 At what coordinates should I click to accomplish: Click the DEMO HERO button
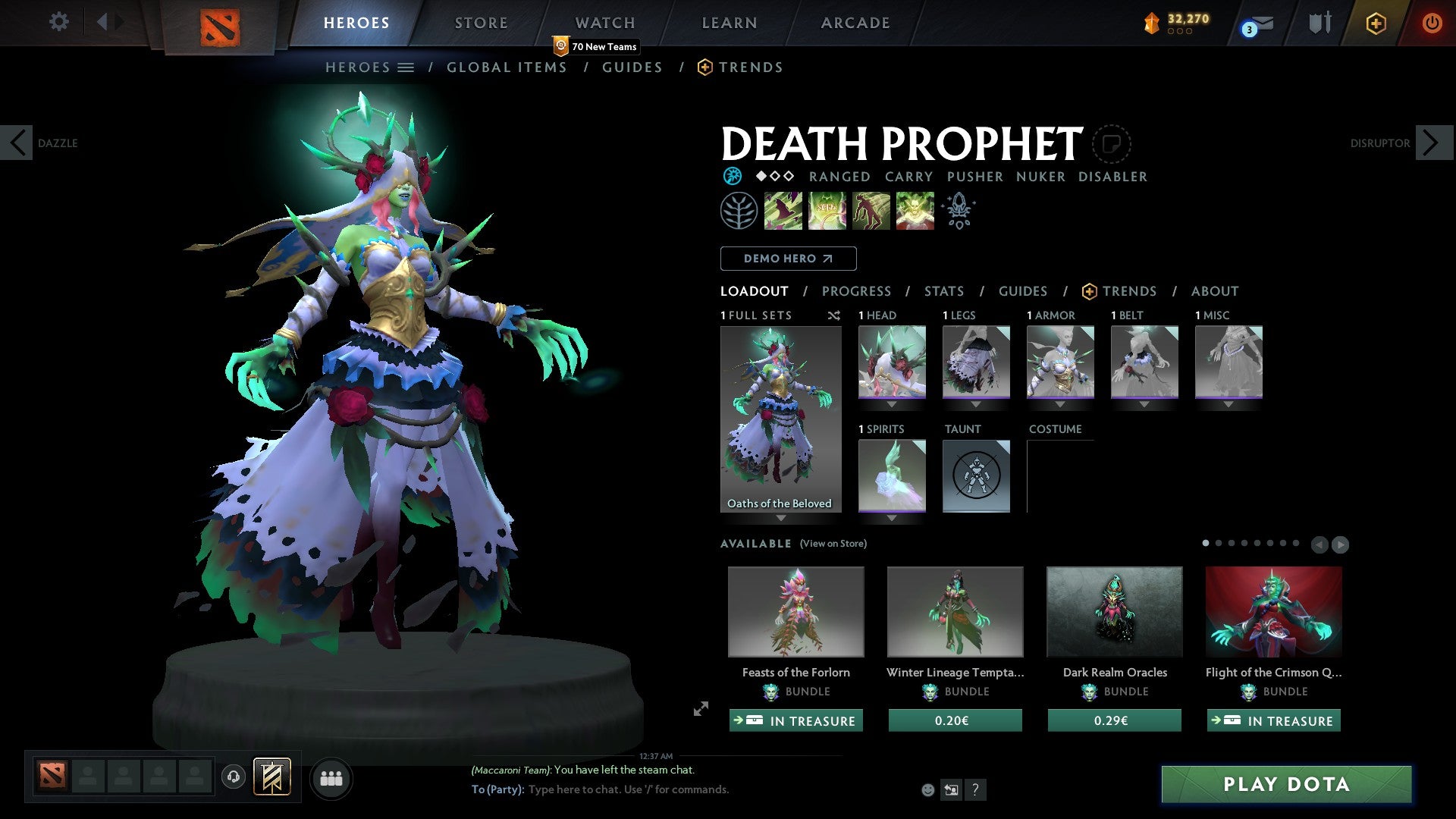[x=788, y=259]
